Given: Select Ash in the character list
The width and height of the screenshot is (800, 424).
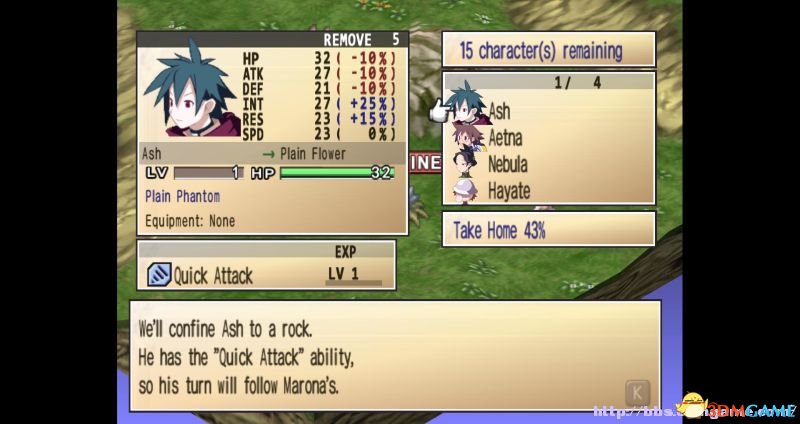Looking at the screenshot, I should pyautogui.click(x=498, y=112).
